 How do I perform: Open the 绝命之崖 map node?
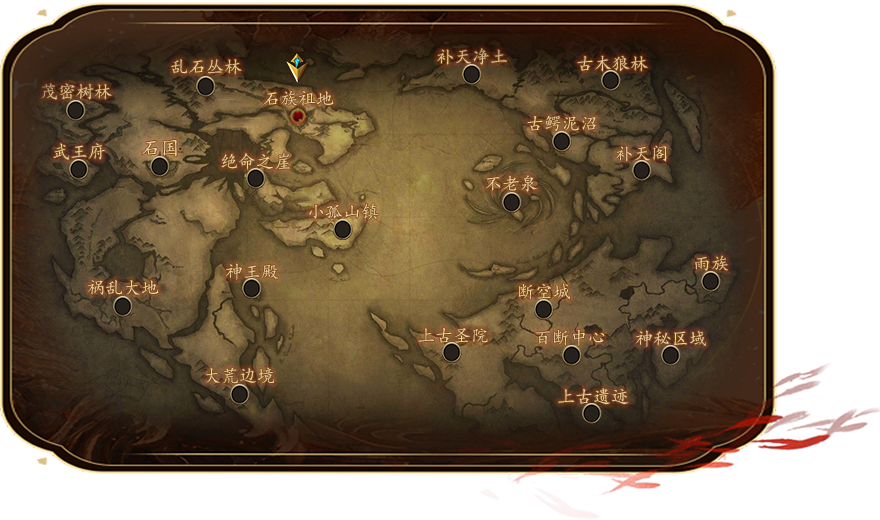pyautogui.click(x=256, y=179)
